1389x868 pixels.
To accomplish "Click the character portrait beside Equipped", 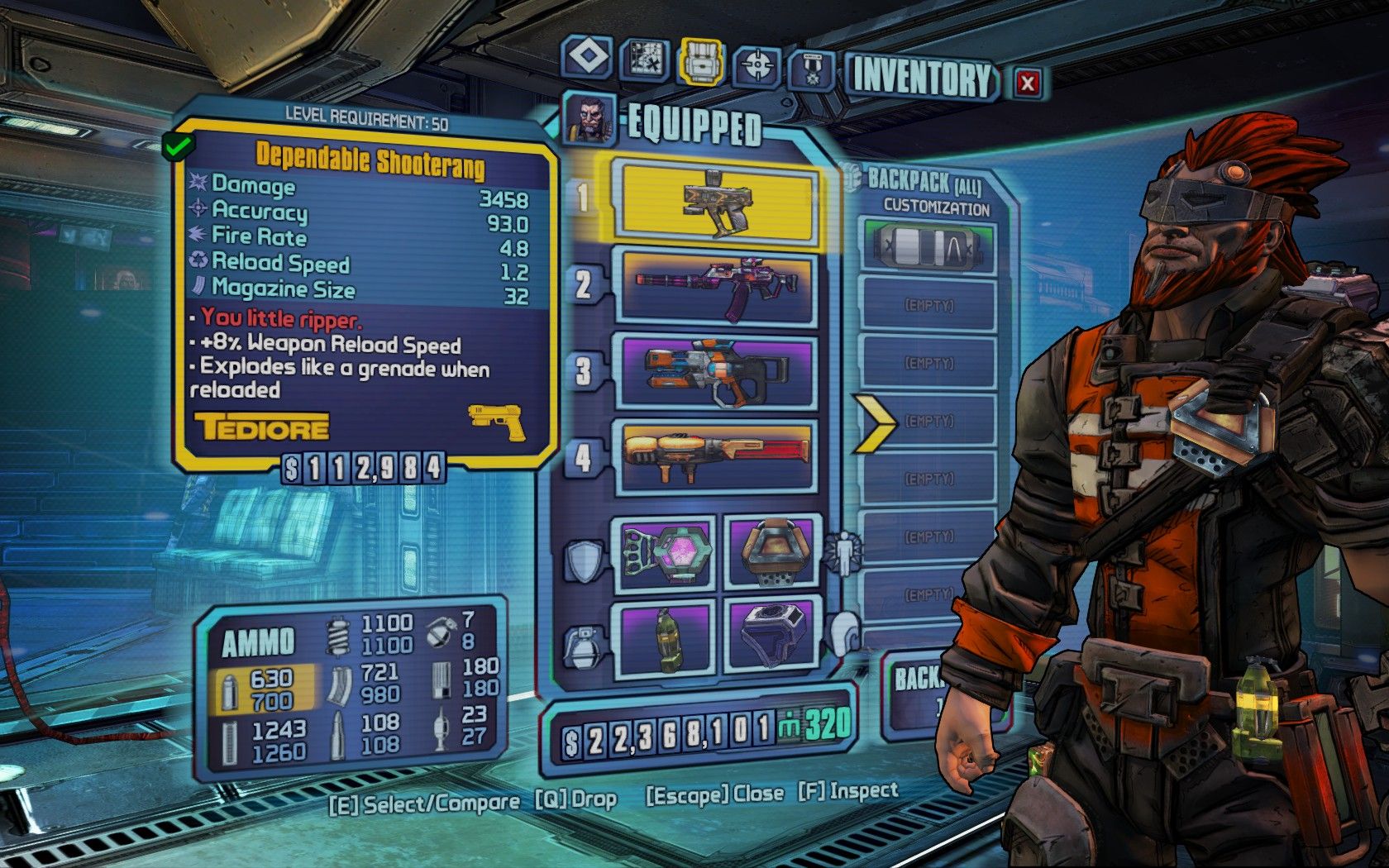I will [x=589, y=118].
